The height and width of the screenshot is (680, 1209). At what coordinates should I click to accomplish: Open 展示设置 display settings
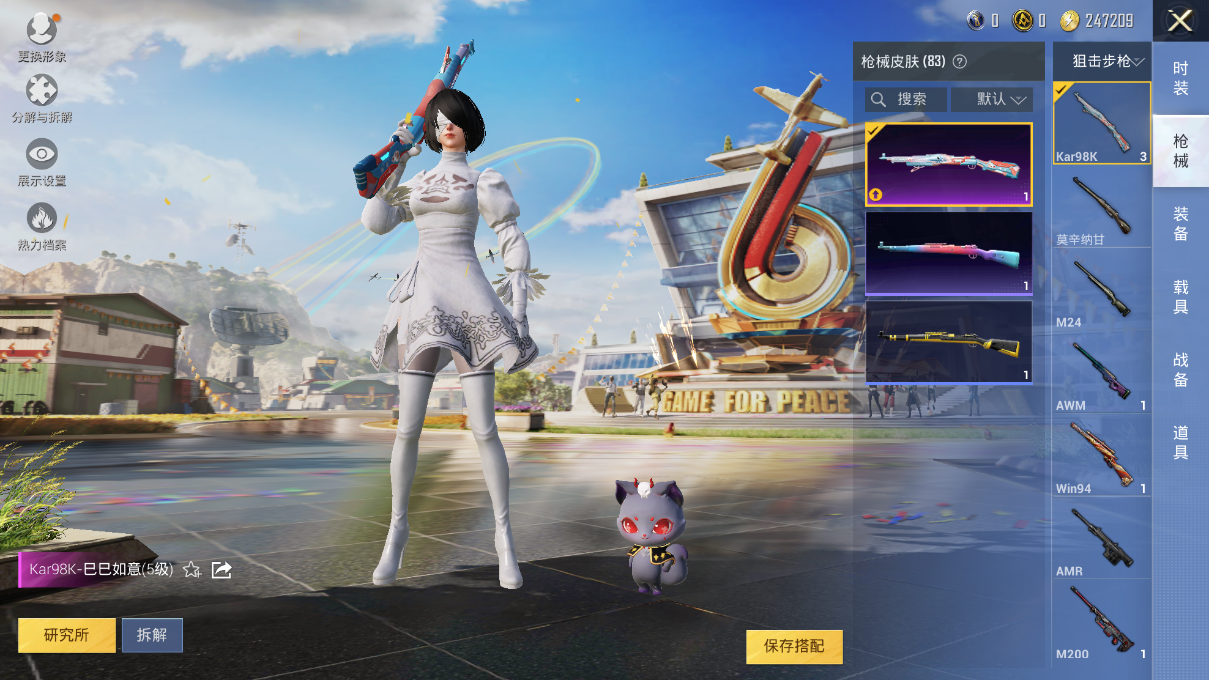pyautogui.click(x=41, y=161)
